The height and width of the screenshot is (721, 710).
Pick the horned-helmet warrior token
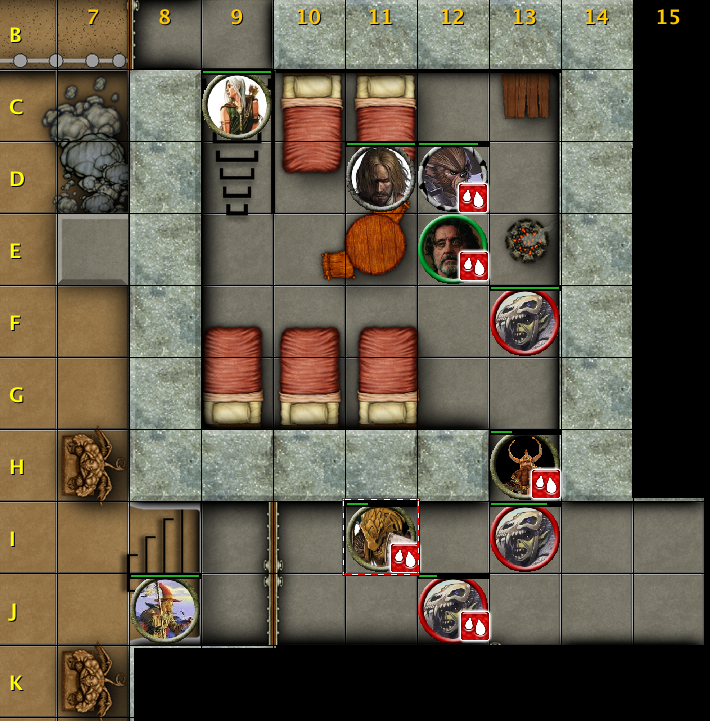[524, 465]
